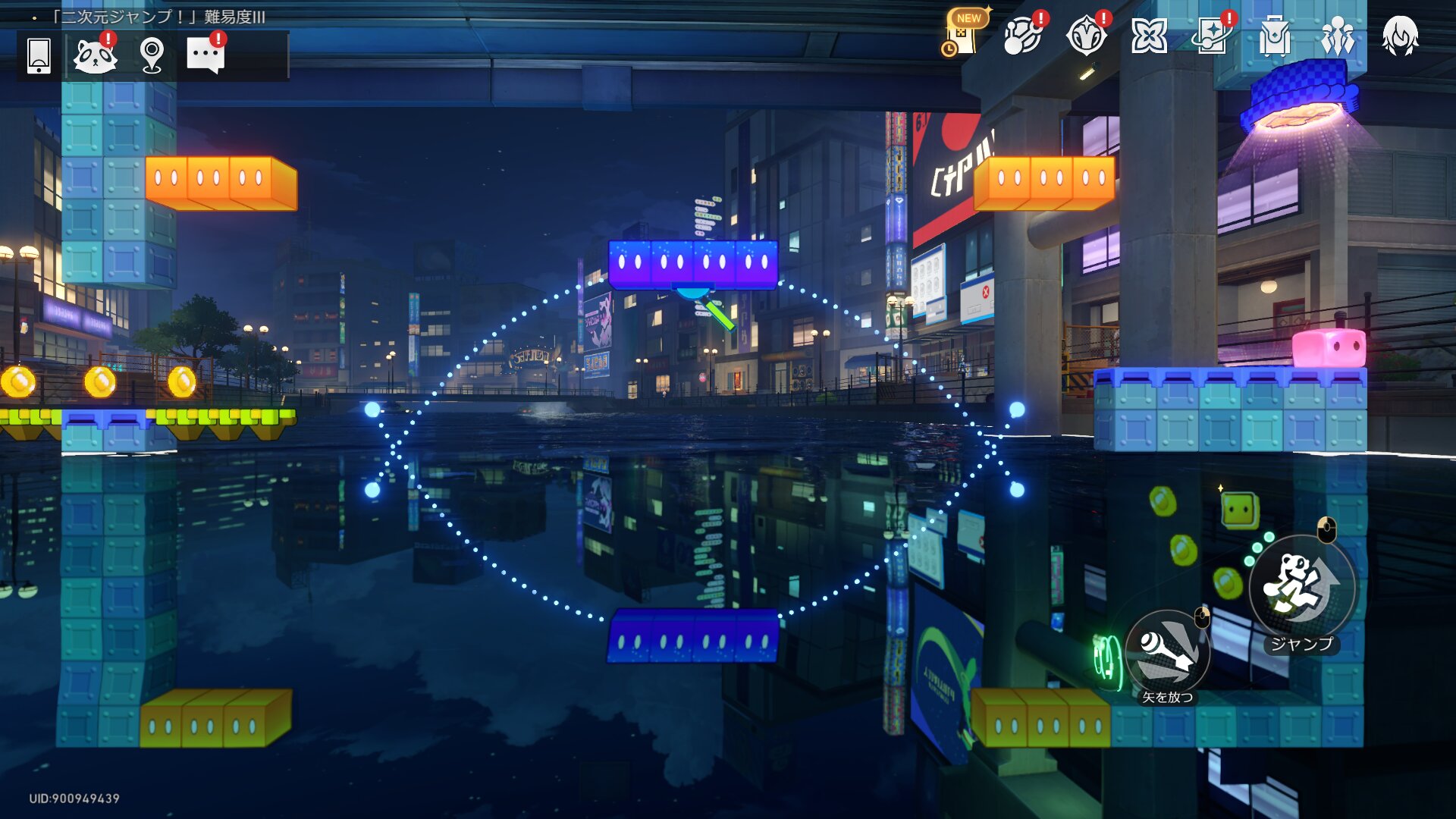Open the phone menu icon
The height and width of the screenshot is (819, 1456).
click(39, 56)
